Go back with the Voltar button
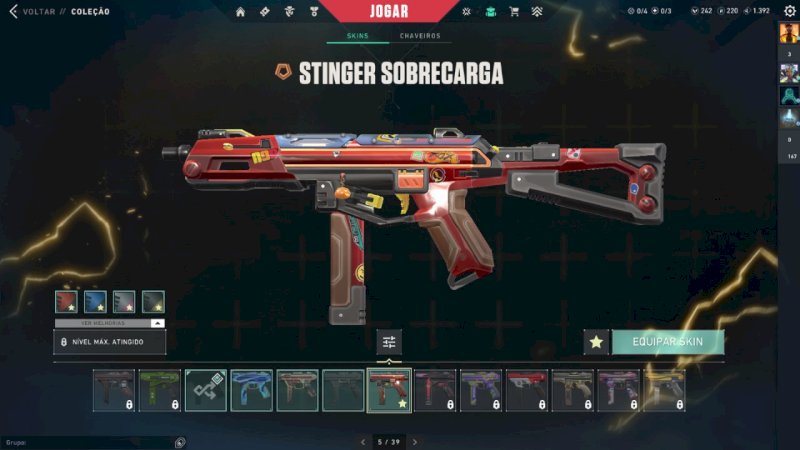 [x=32, y=12]
